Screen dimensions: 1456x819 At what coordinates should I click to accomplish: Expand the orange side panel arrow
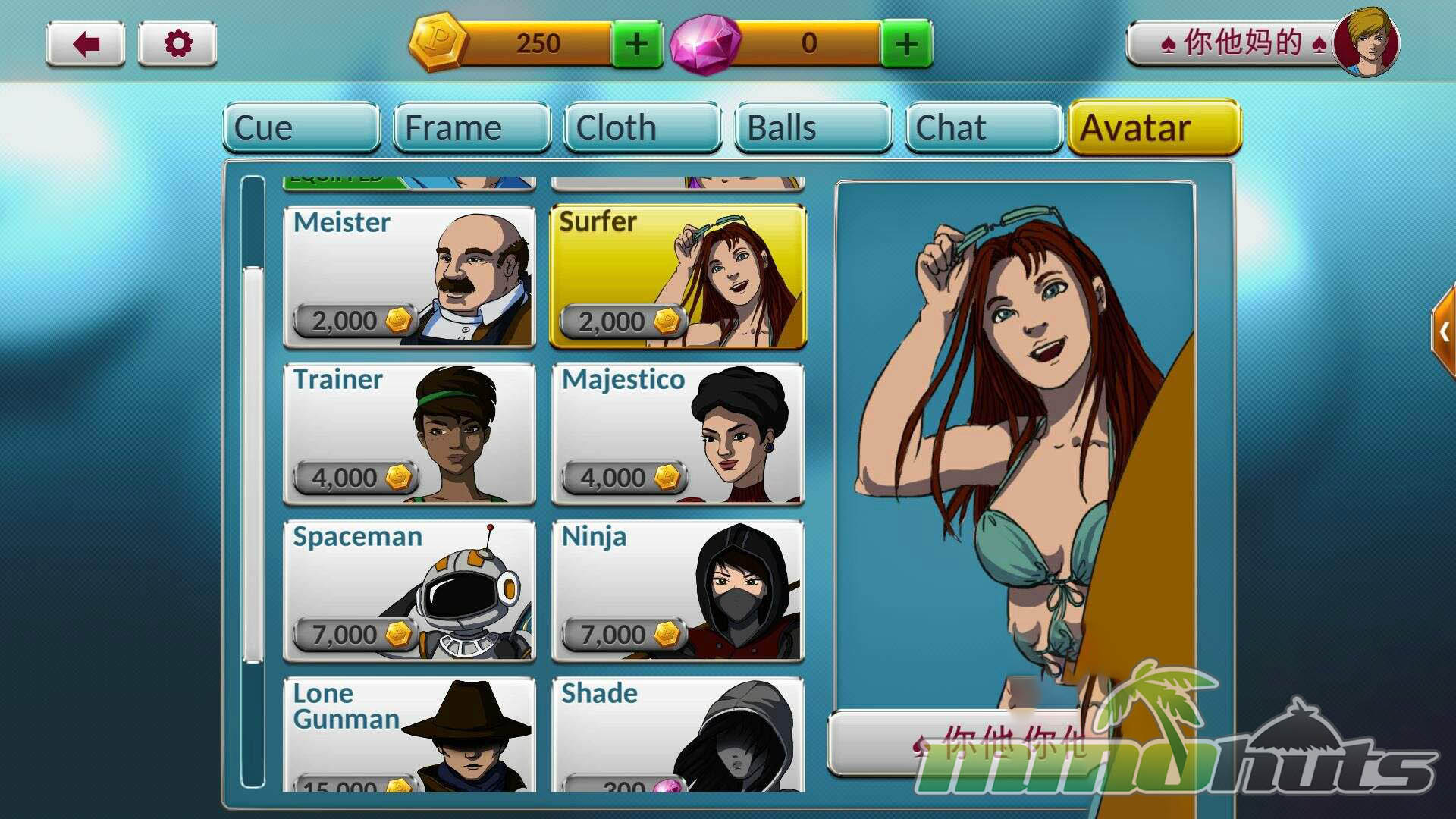pyautogui.click(x=1444, y=331)
